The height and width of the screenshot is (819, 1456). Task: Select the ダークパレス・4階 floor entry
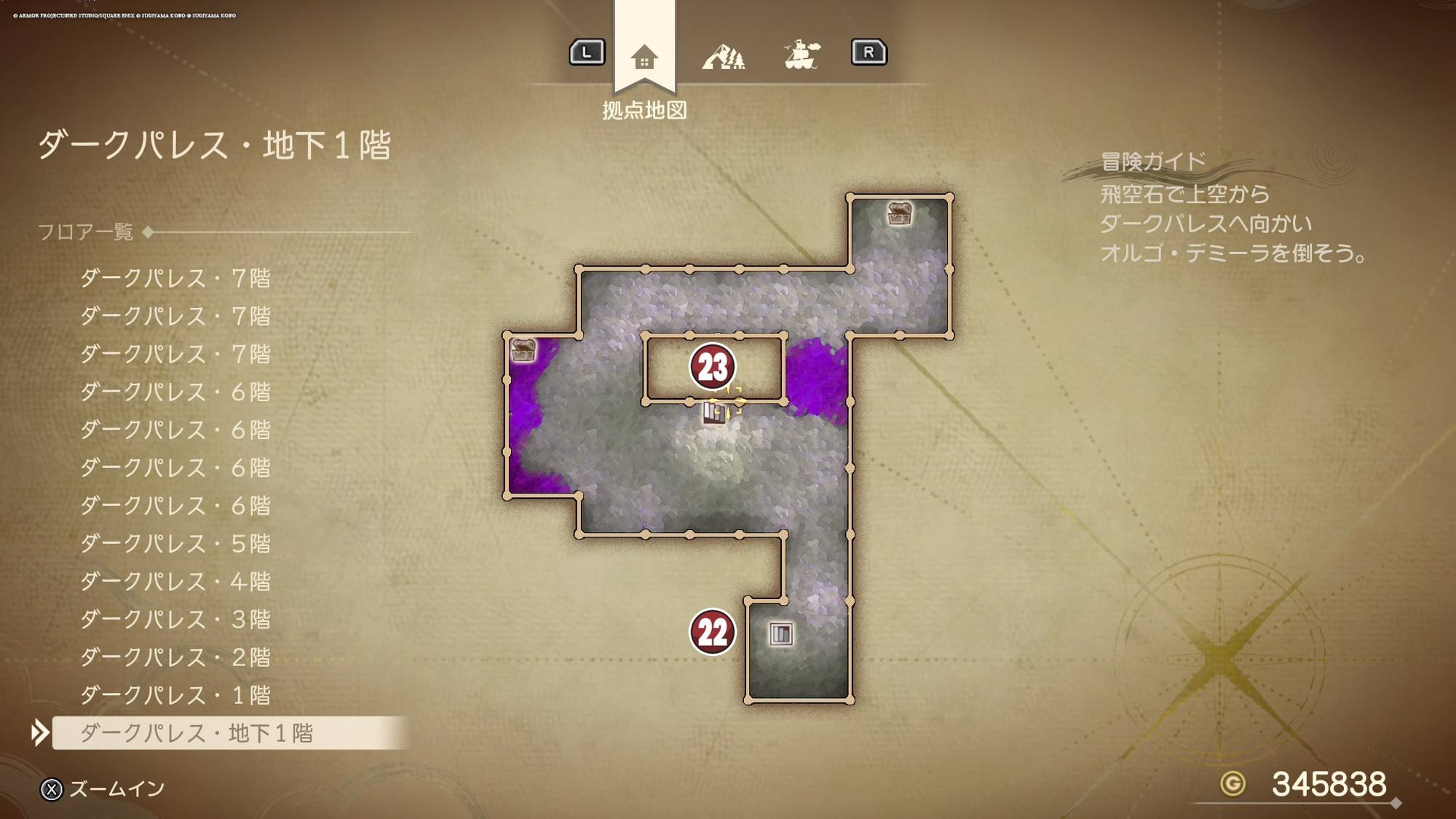(x=175, y=582)
